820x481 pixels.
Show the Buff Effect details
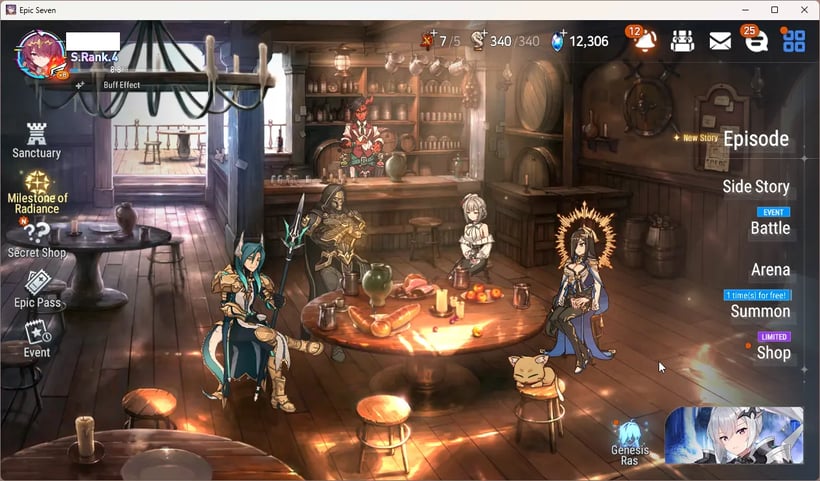tap(120, 85)
